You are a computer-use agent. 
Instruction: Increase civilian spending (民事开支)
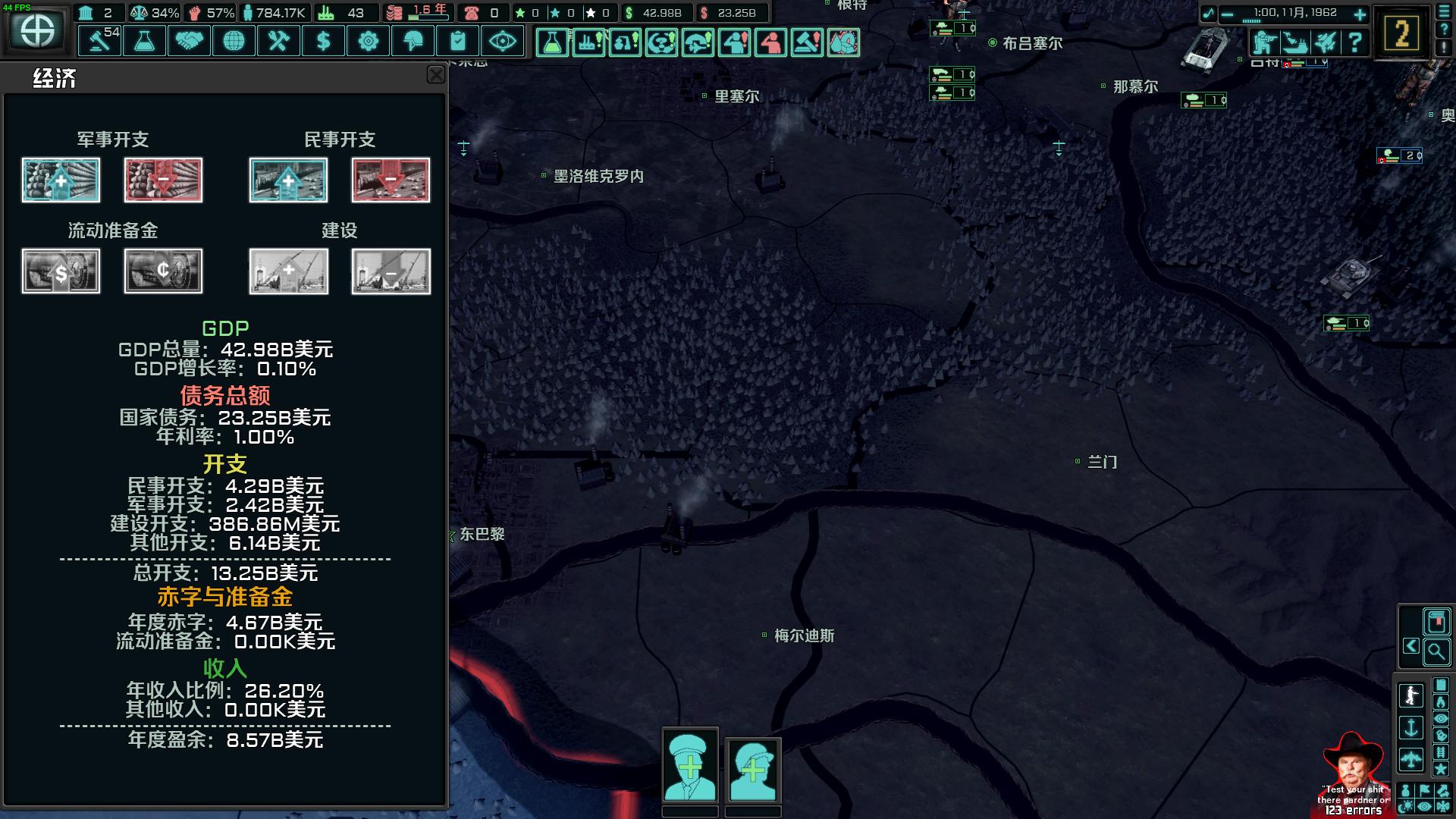tap(288, 180)
